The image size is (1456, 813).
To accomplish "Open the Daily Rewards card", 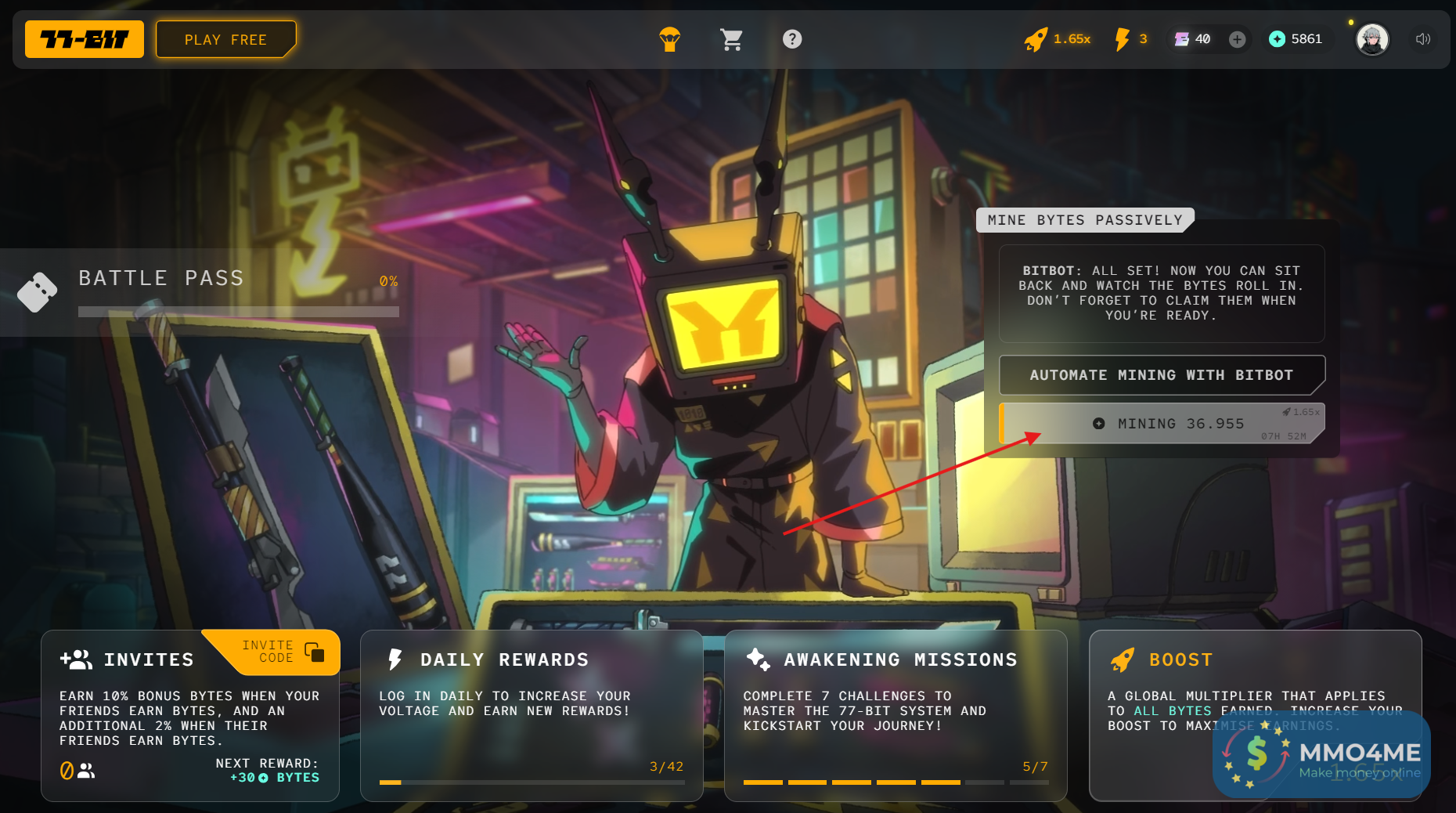I will point(532,715).
